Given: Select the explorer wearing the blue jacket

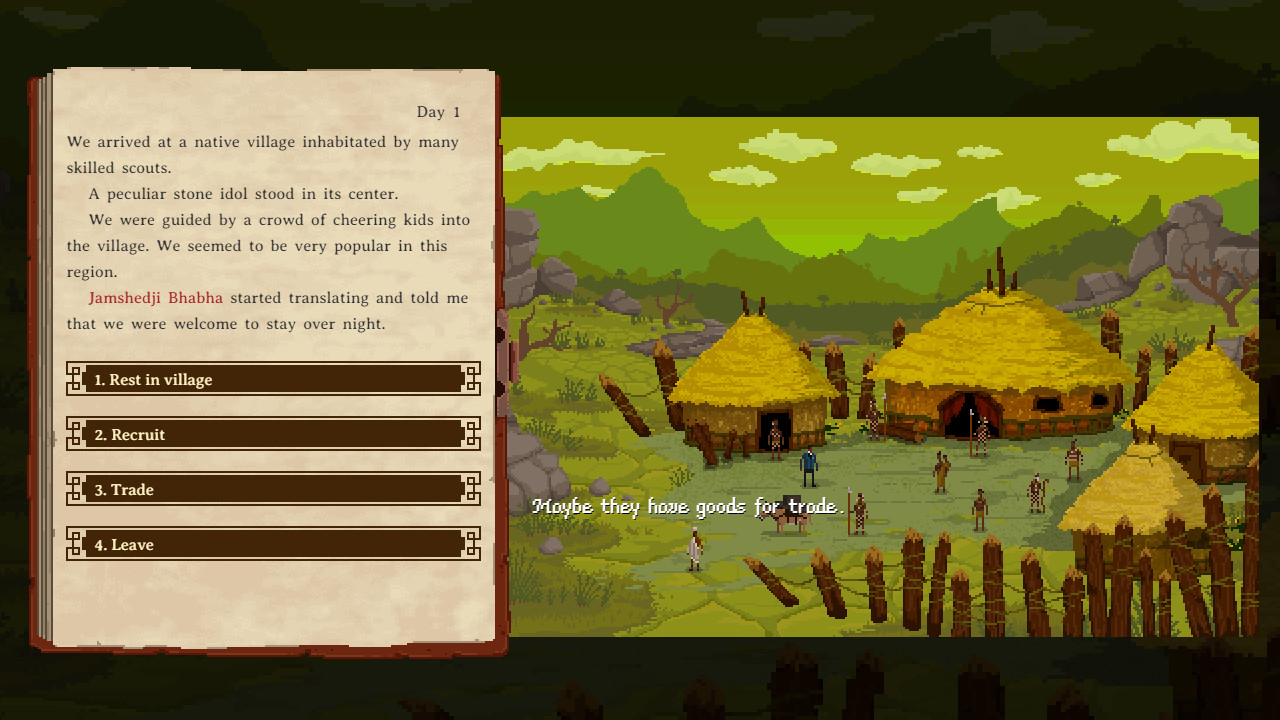Looking at the screenshot, I should click(809, 466).
